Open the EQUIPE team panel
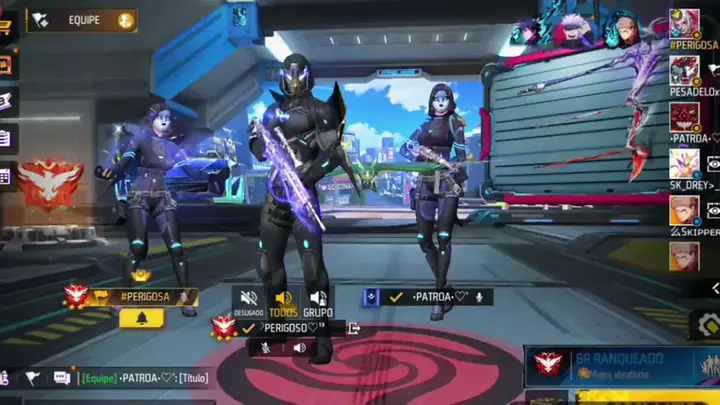 (x=82, y=20)
